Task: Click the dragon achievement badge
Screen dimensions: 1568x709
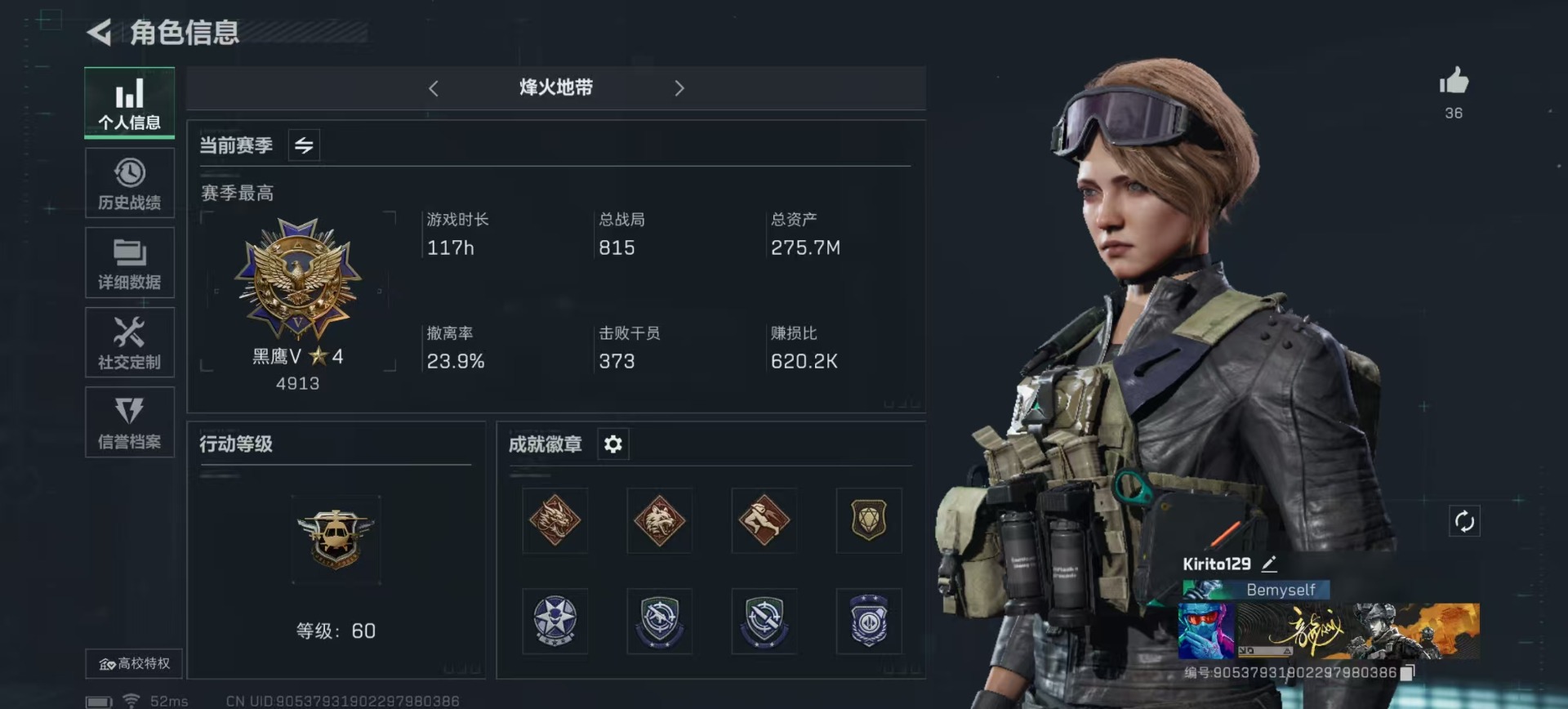Action: click(555, 520)
